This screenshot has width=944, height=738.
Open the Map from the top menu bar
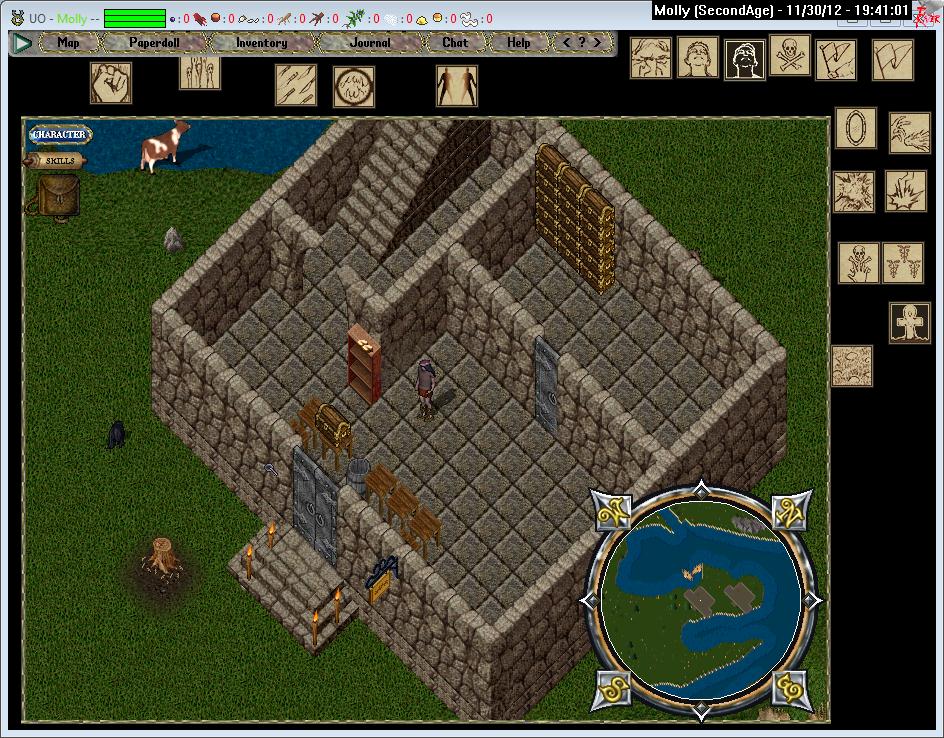pos(69,43)
